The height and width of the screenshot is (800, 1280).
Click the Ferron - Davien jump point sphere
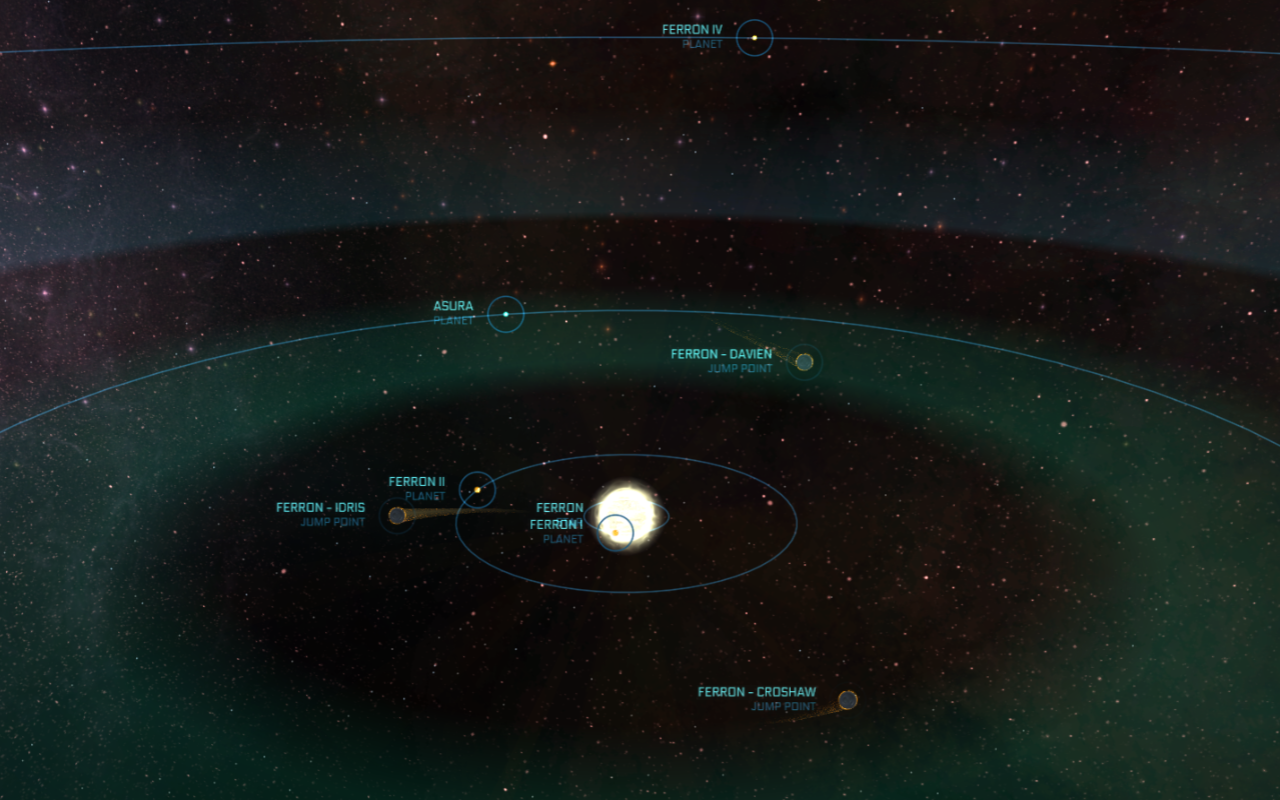[x=804, y=362]
